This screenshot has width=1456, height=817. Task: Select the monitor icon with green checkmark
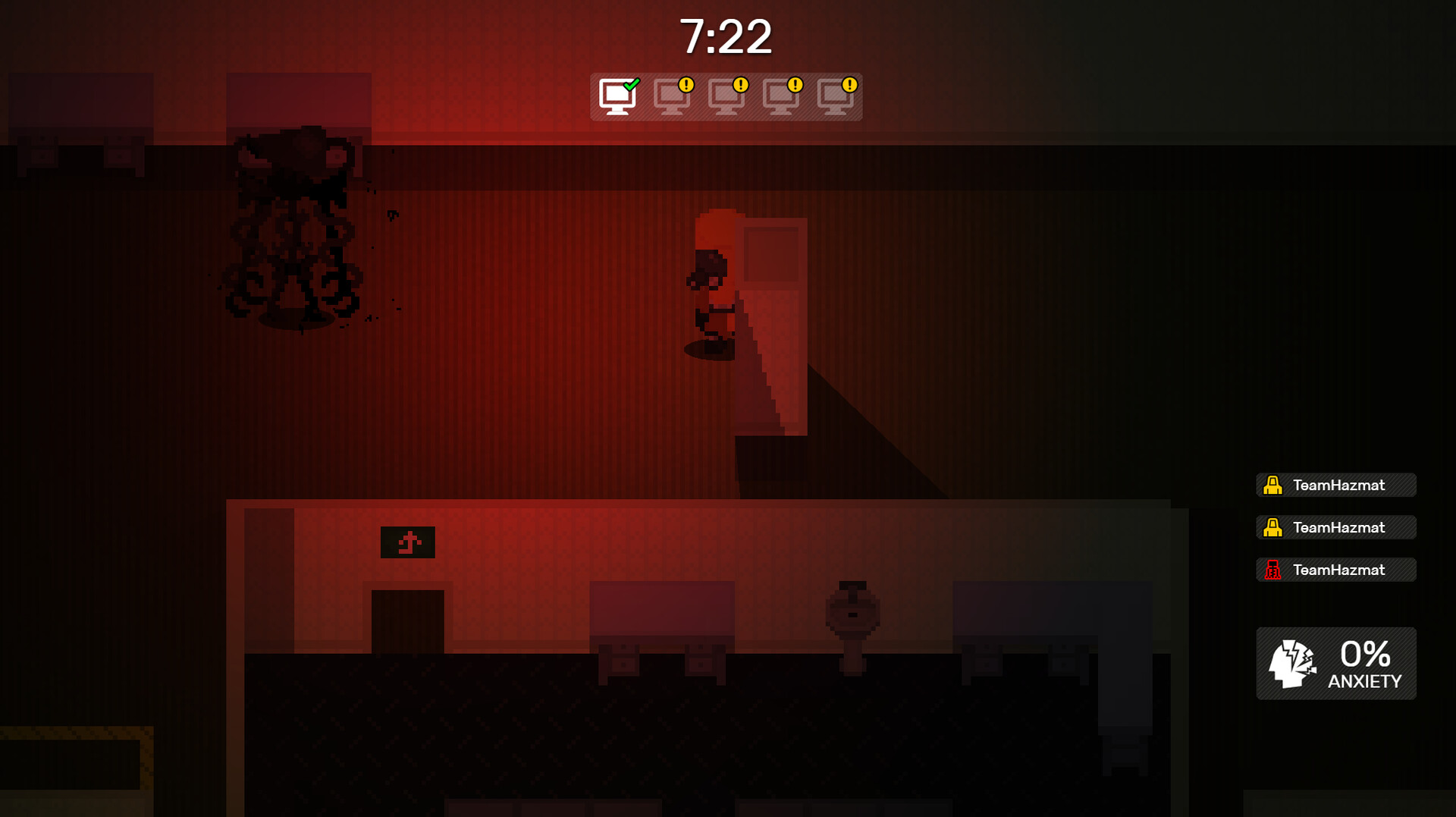(x=618, y=96)
